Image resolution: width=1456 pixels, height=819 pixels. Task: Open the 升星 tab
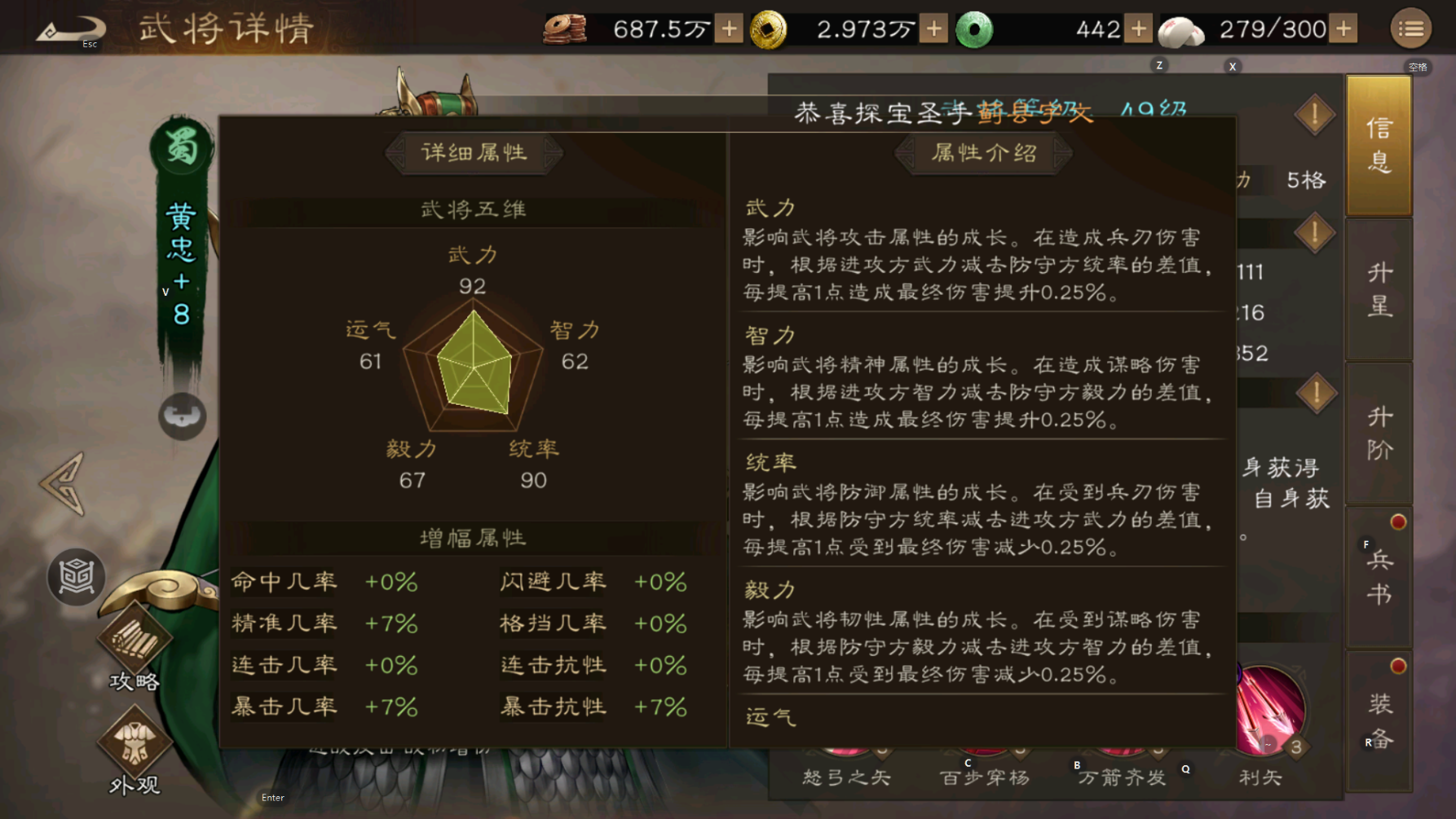pyautogui.click(x=1379, y=289)
